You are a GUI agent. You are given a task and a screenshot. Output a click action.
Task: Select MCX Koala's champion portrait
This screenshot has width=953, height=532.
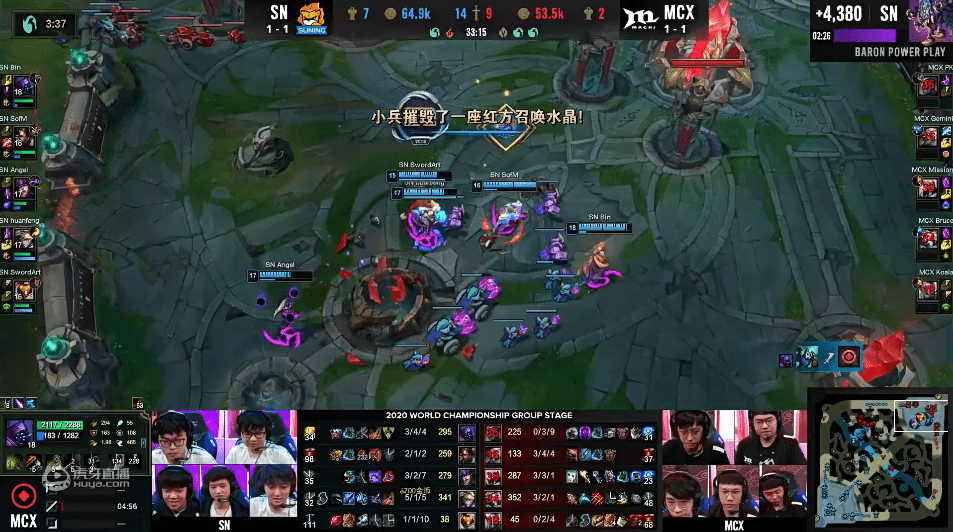tap(931, 289)
